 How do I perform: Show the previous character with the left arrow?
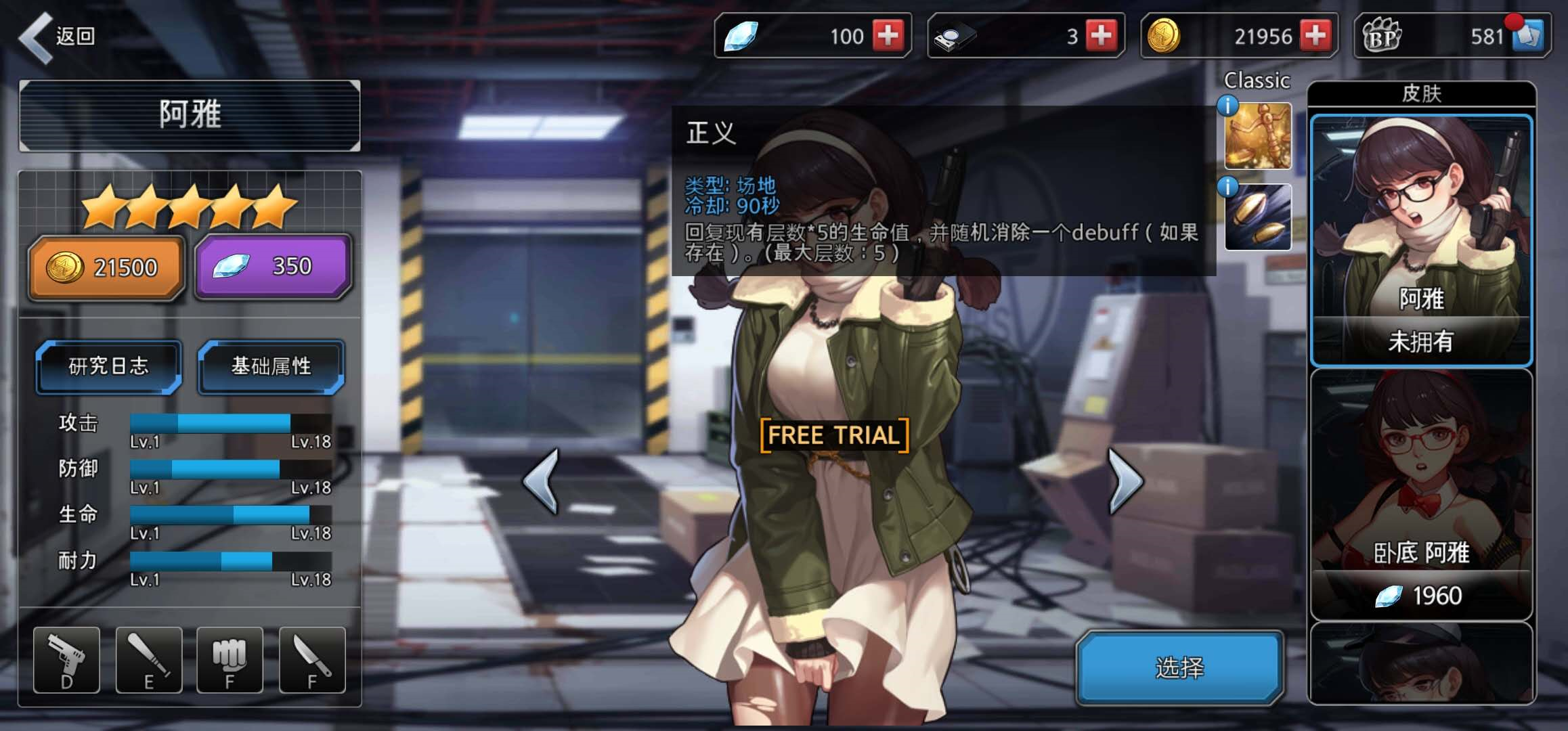(542, 481)
